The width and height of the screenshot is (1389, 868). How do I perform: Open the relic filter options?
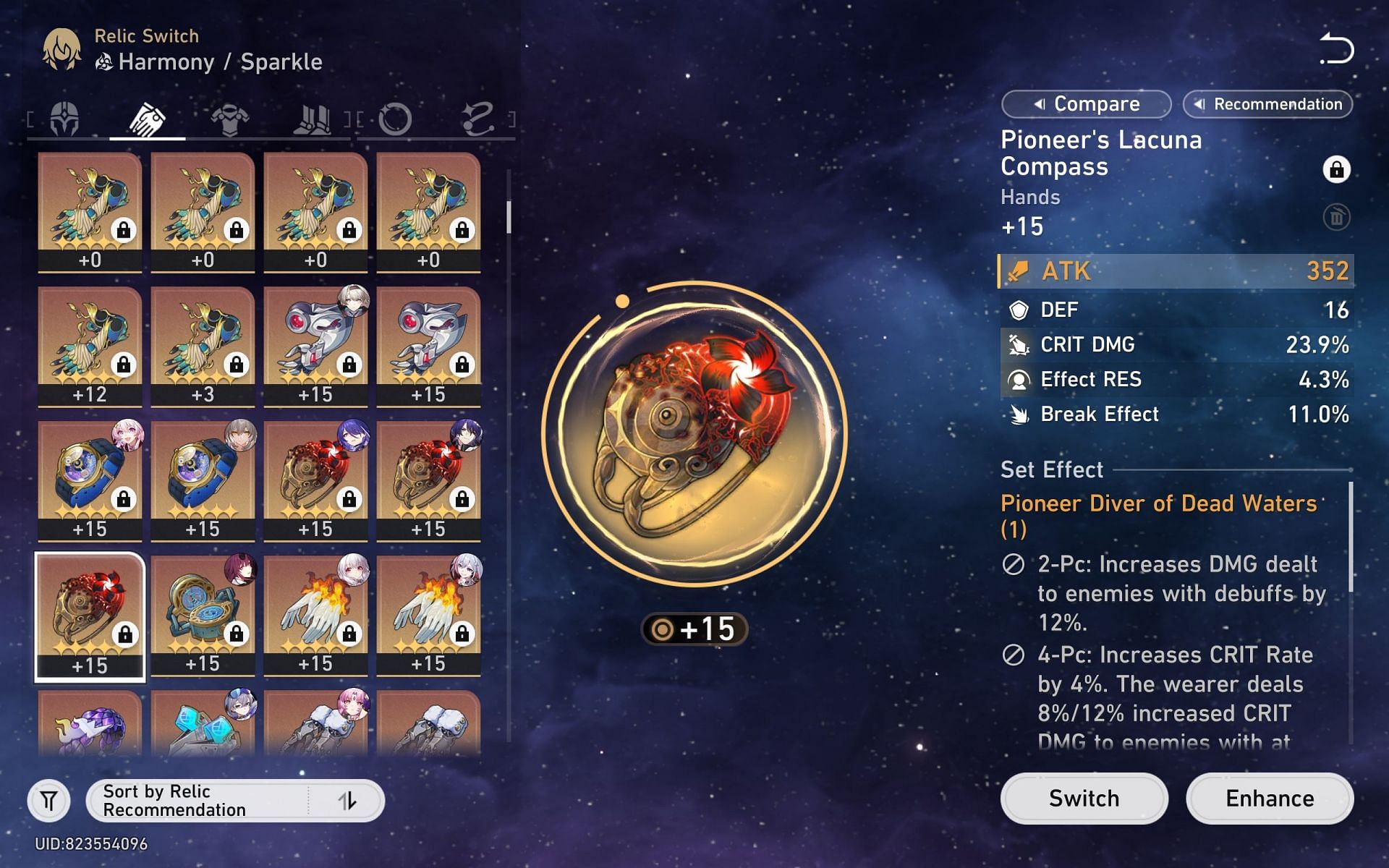coord(49,801)
